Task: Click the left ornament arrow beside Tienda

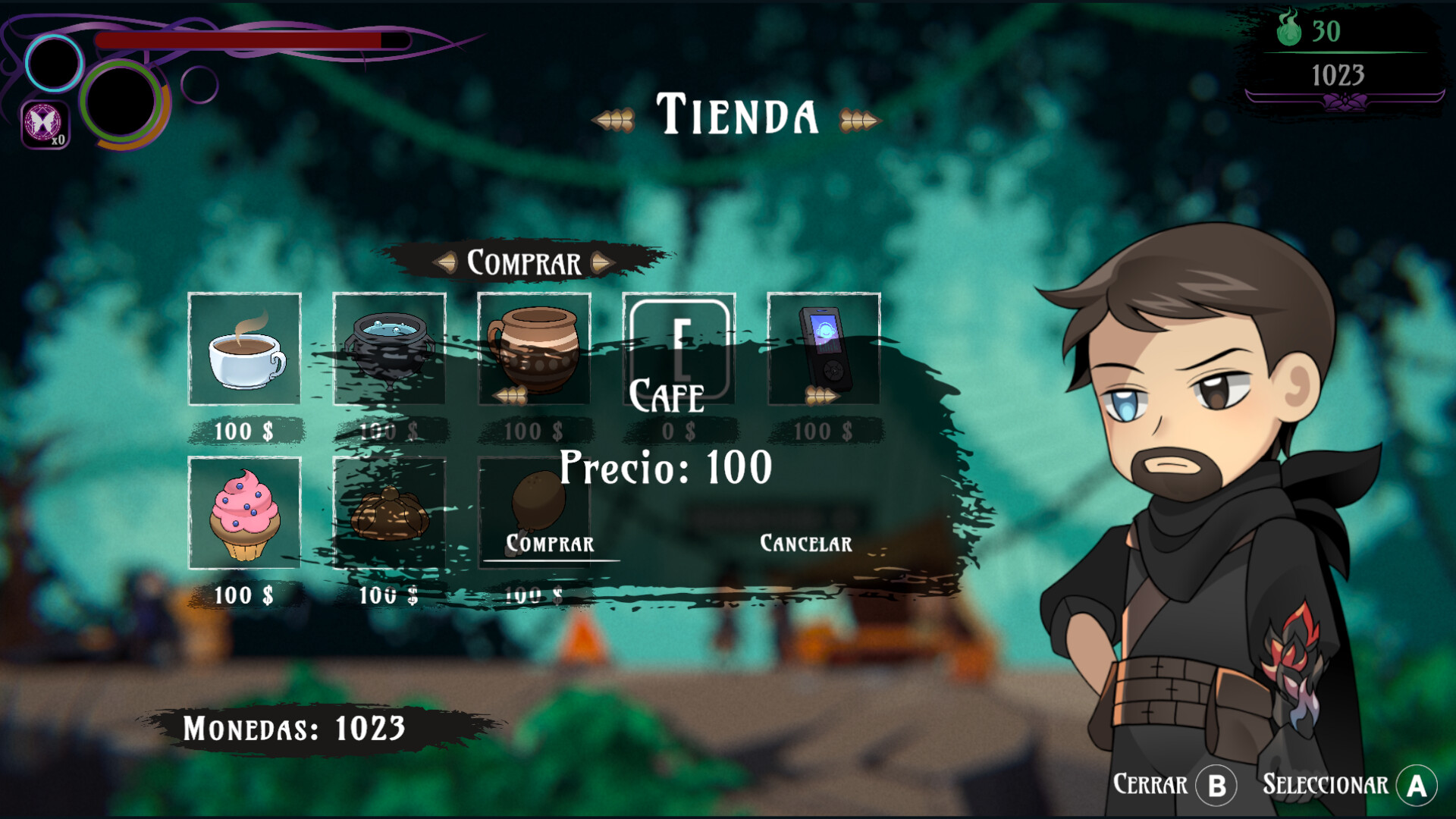Action: pos(614,120)
